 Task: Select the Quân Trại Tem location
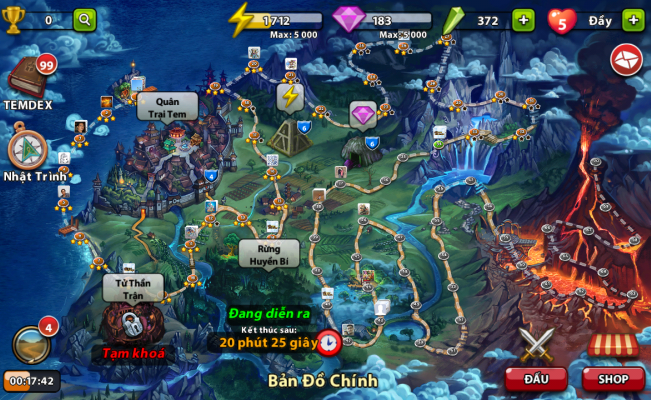pyautogui.click(x=166, y=106)
